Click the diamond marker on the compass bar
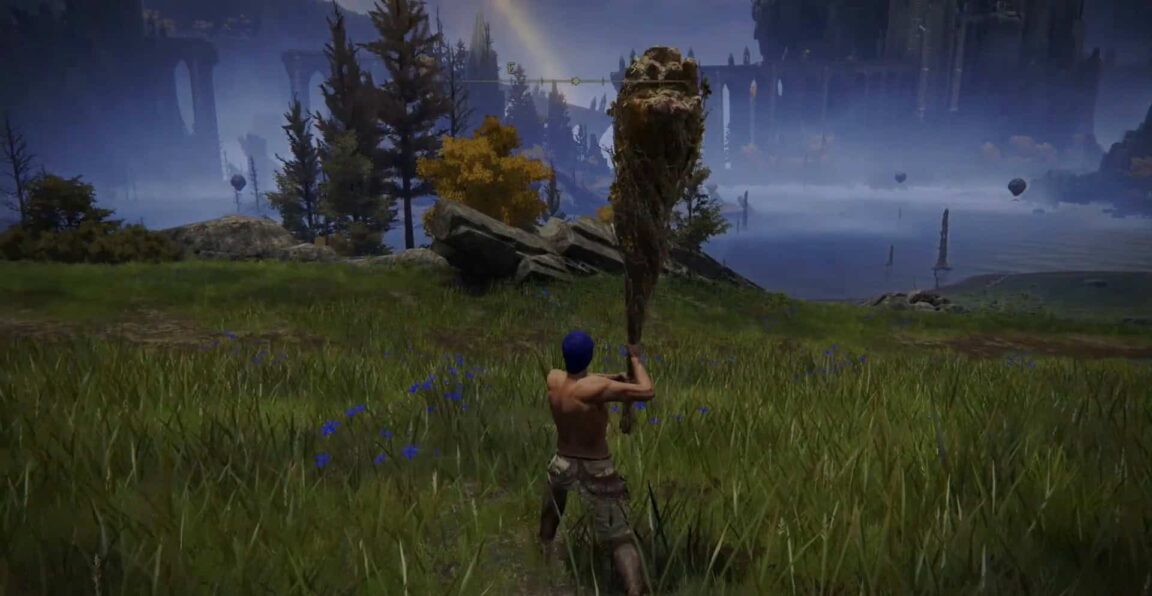1152x596 pixels. (577, 81)
